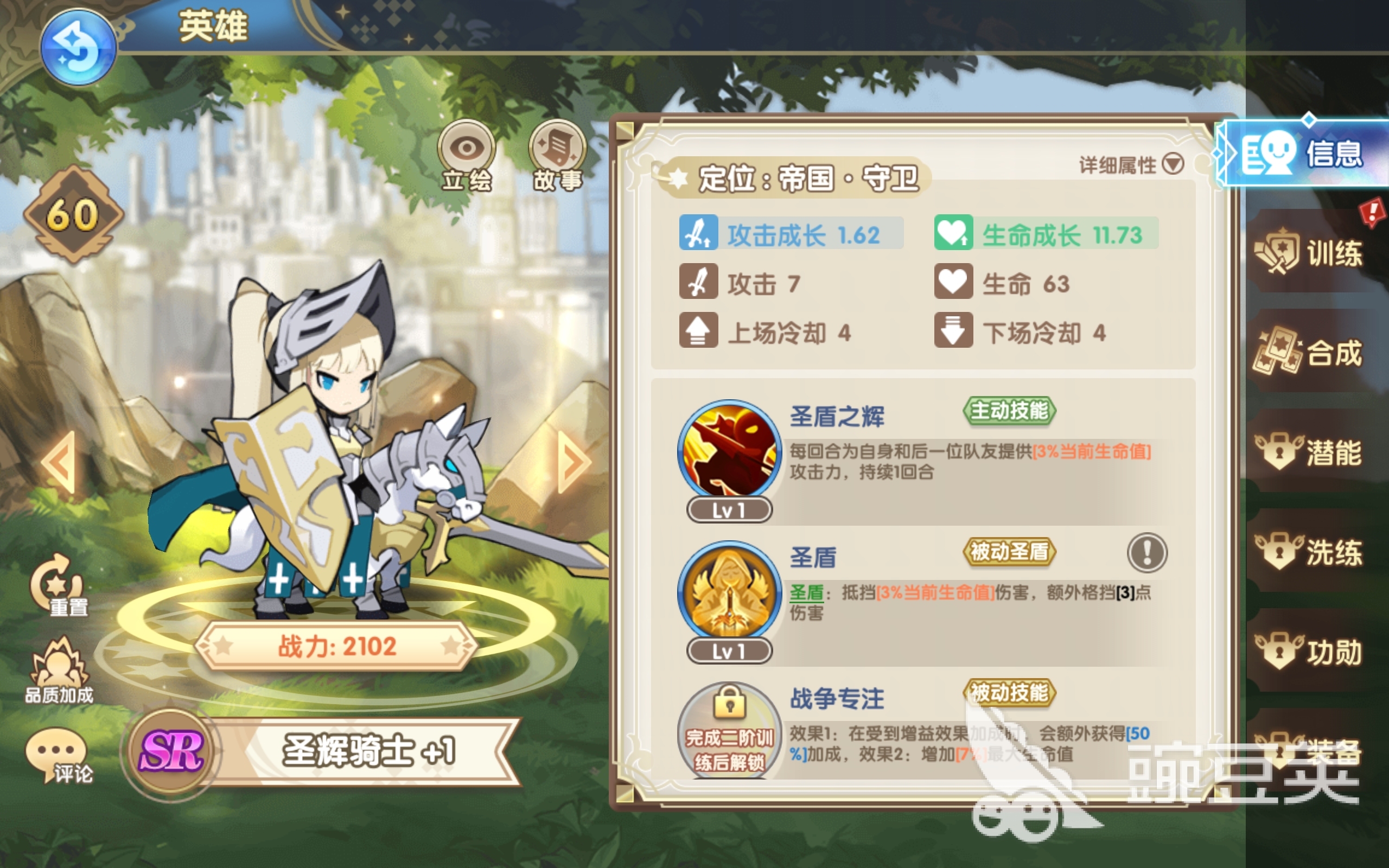Select the 圣盾 passive skill icon
This screenshot has width=1389, height=868.
729,591
